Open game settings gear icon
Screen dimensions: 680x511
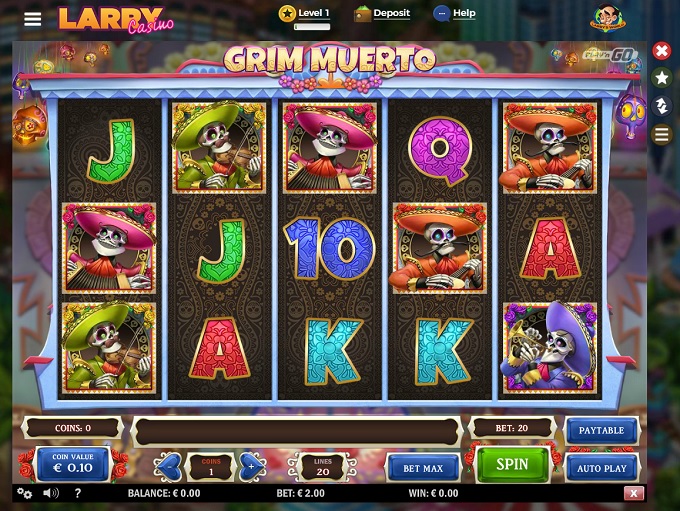point(25,493)
